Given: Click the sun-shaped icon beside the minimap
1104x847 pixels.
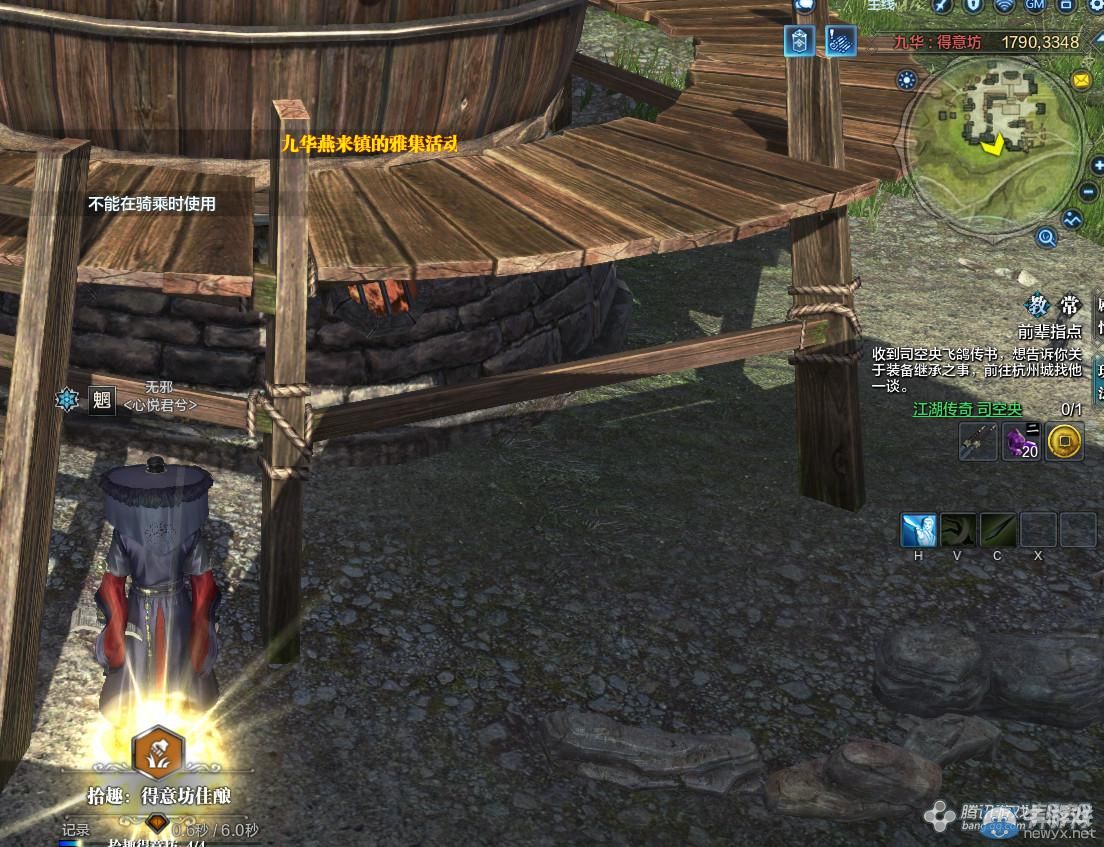Looking at the screenshot, I should (907, 81).
